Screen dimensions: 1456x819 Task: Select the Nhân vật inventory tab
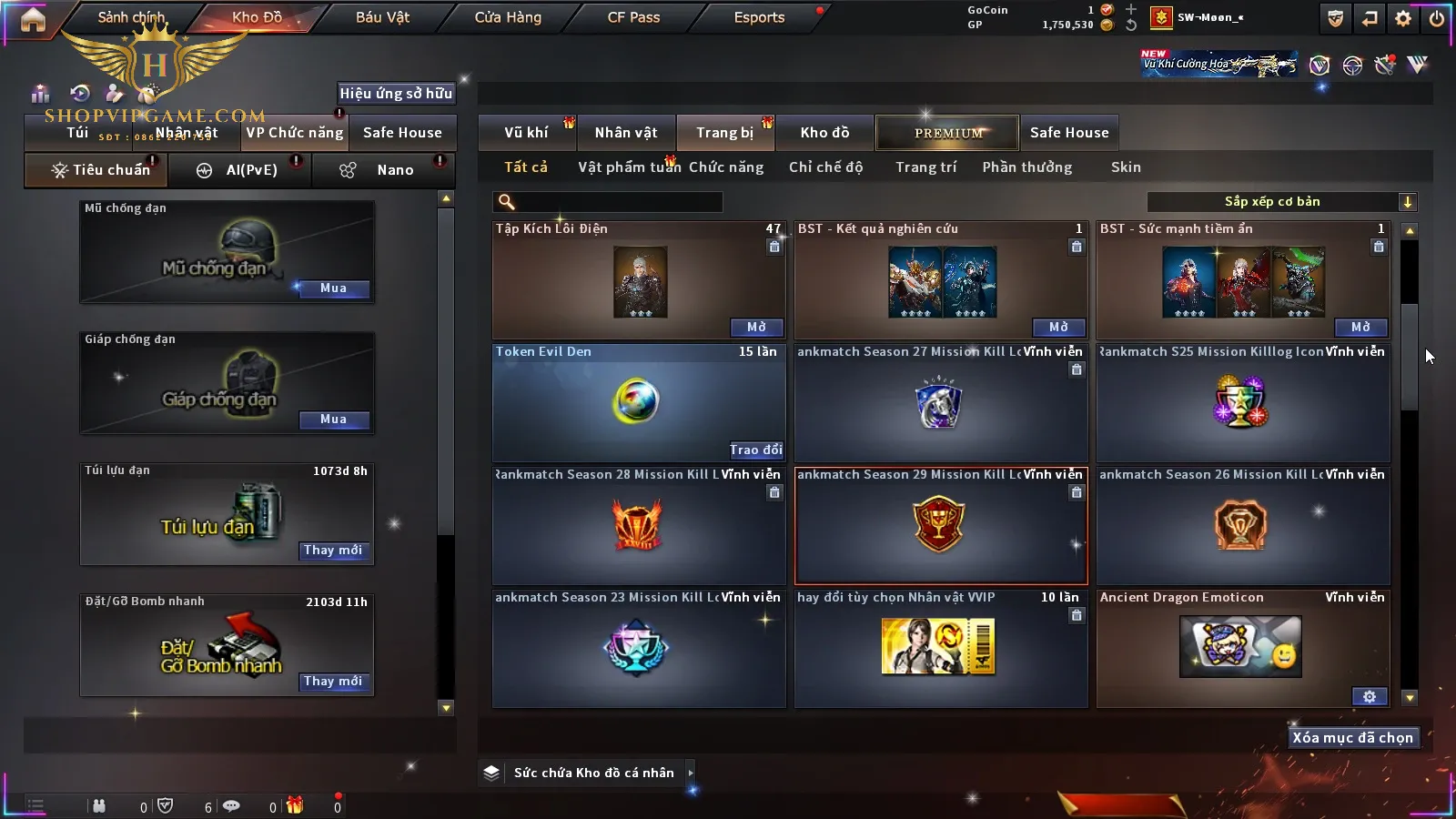coord(626,133)
